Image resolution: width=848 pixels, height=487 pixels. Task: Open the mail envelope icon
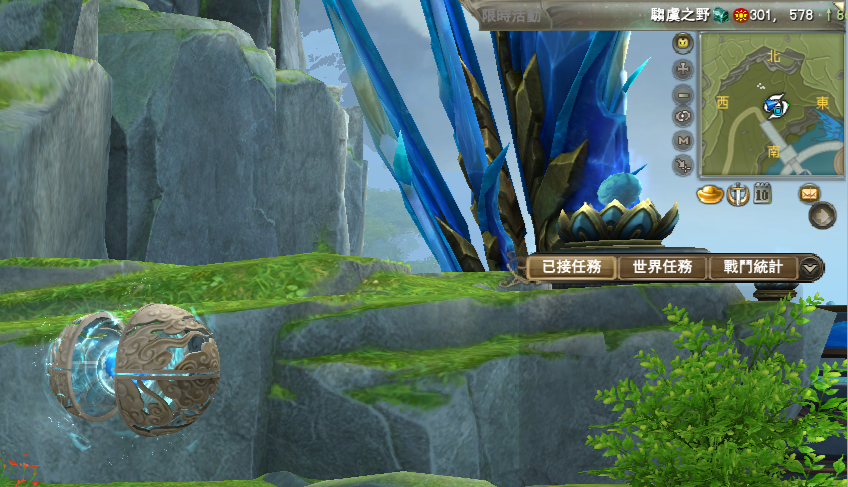(x=808, y=193)
